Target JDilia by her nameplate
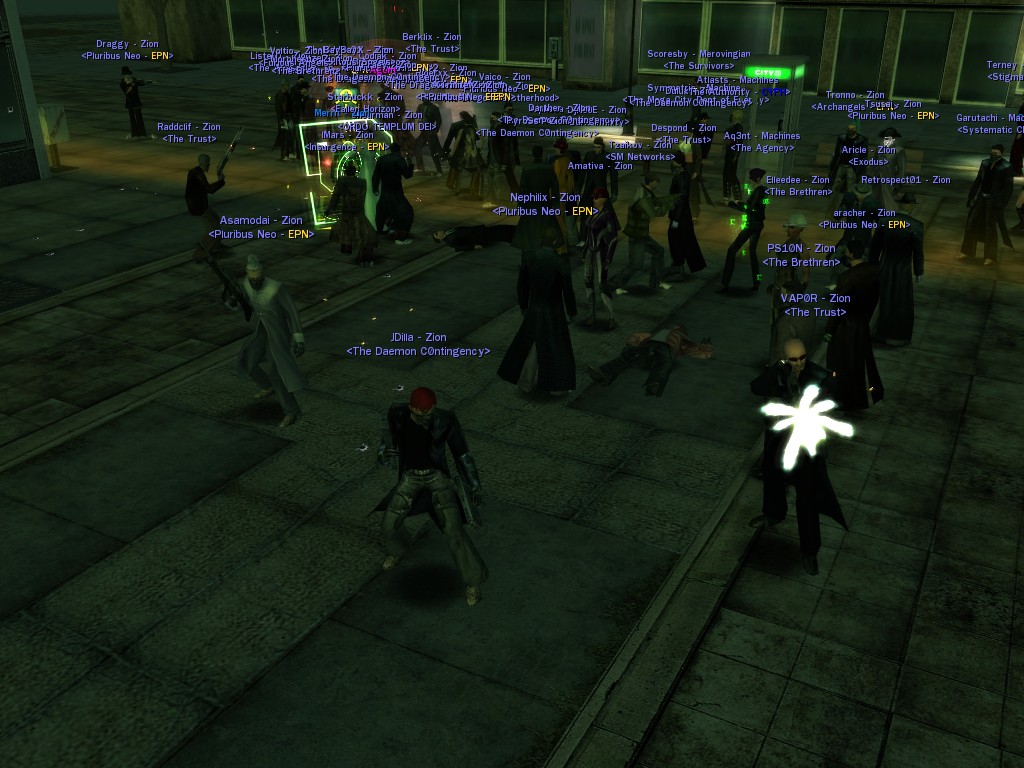Screen dimensions: 1024x768 (418, 338)
